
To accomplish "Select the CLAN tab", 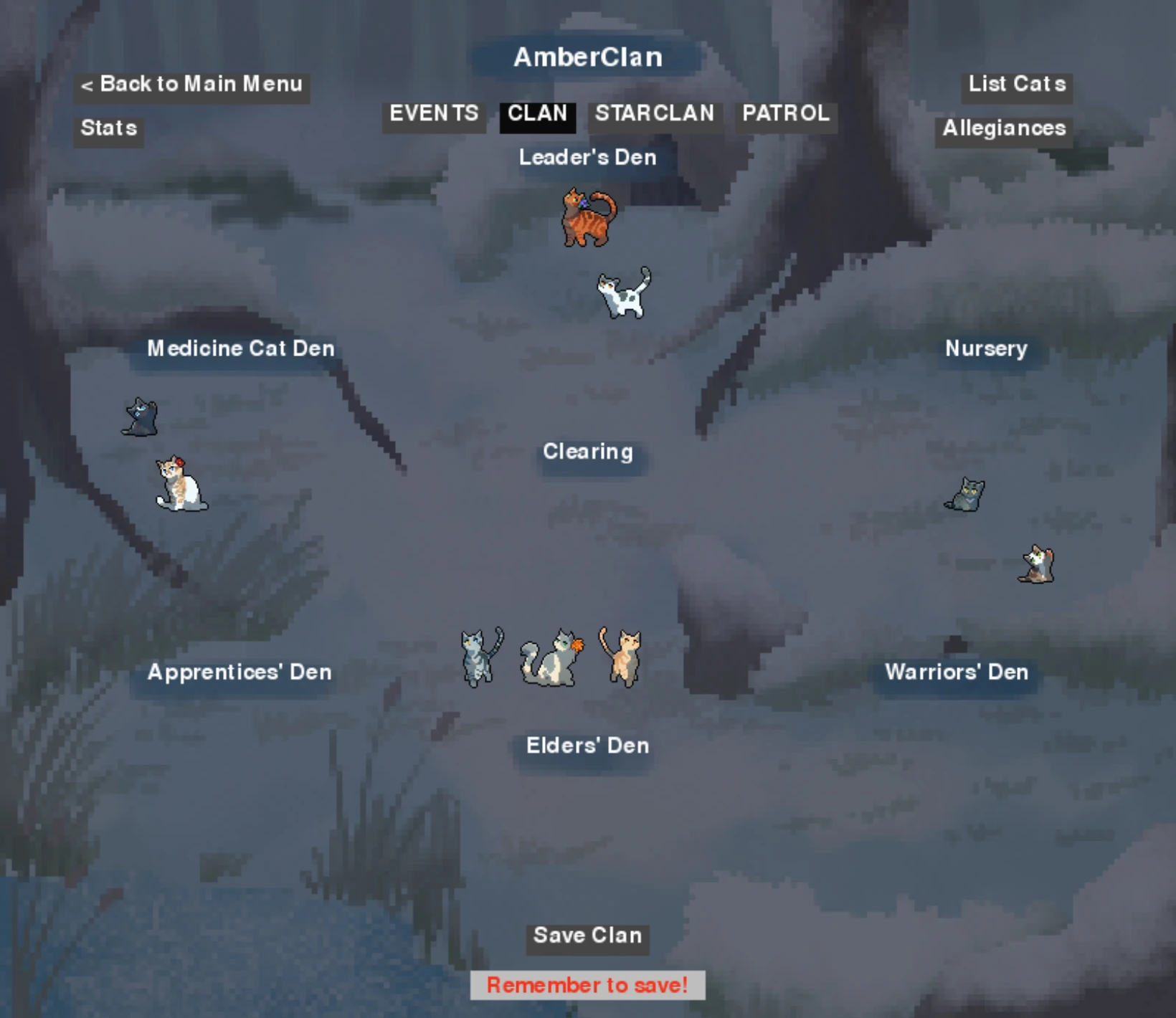I will coord(539,113).
